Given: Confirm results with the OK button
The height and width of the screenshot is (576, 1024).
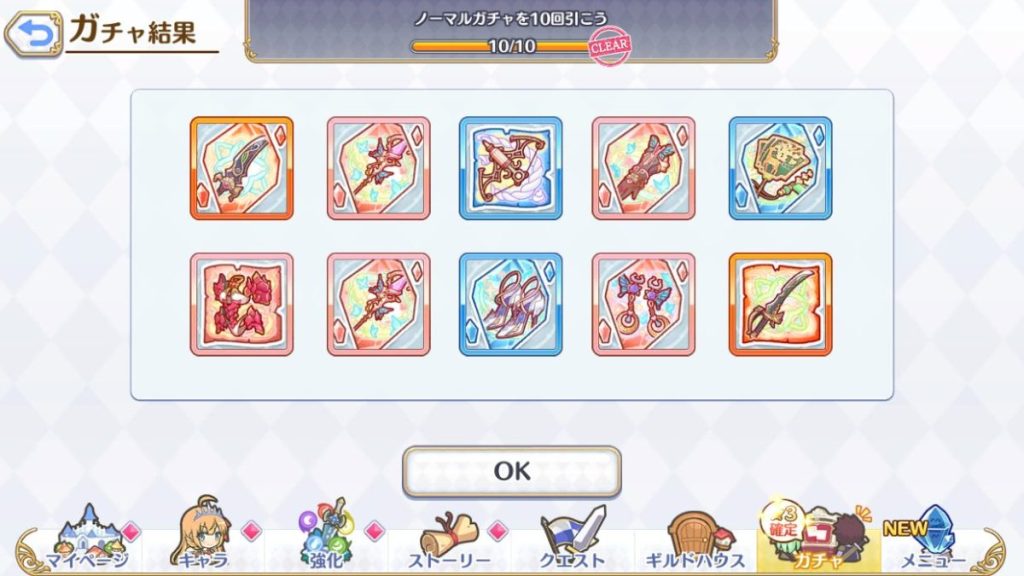Looking at the screenshot, I should coord(511,471).
